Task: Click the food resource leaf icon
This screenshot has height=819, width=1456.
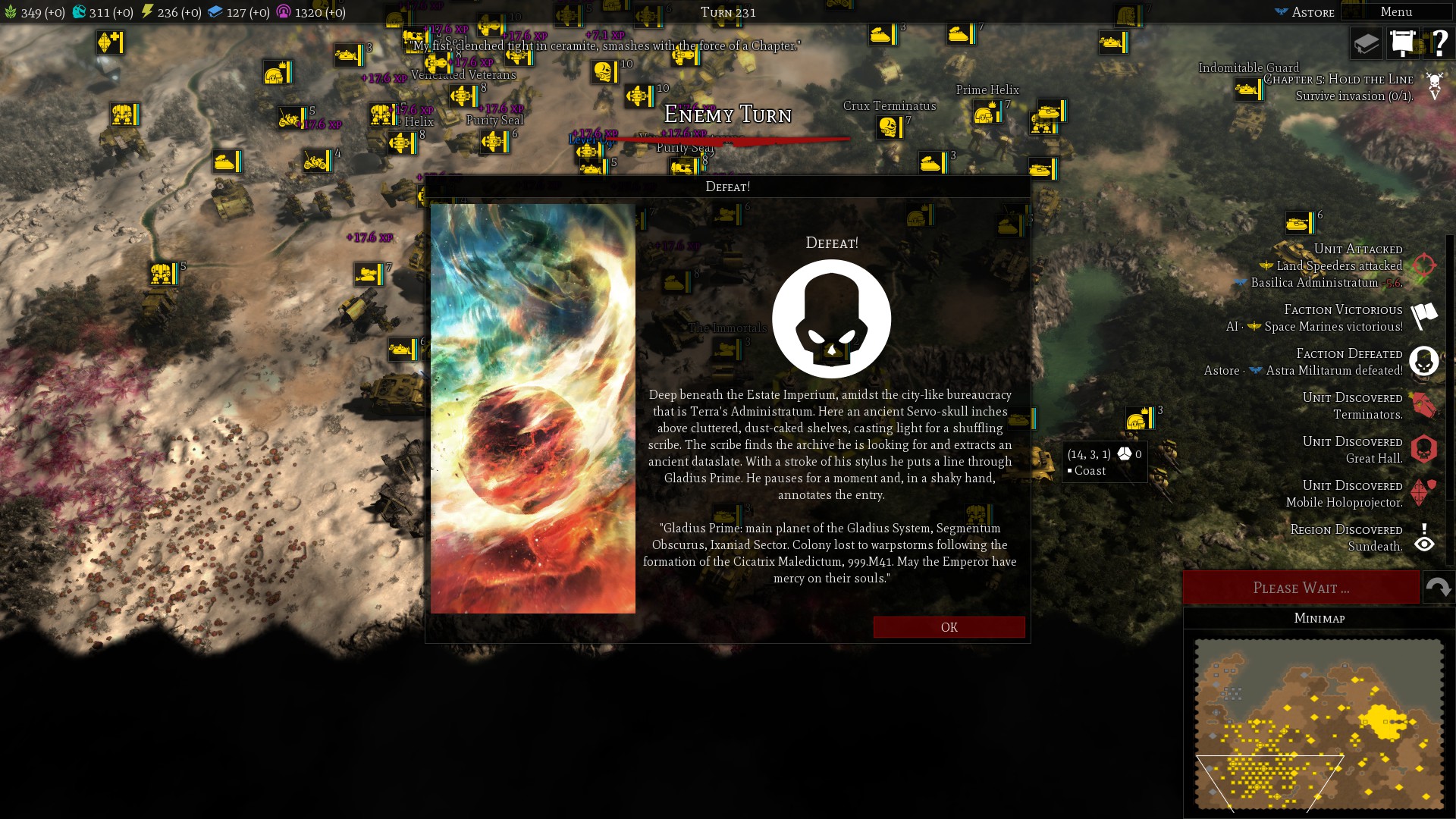Action: click(x=11, y=12)
